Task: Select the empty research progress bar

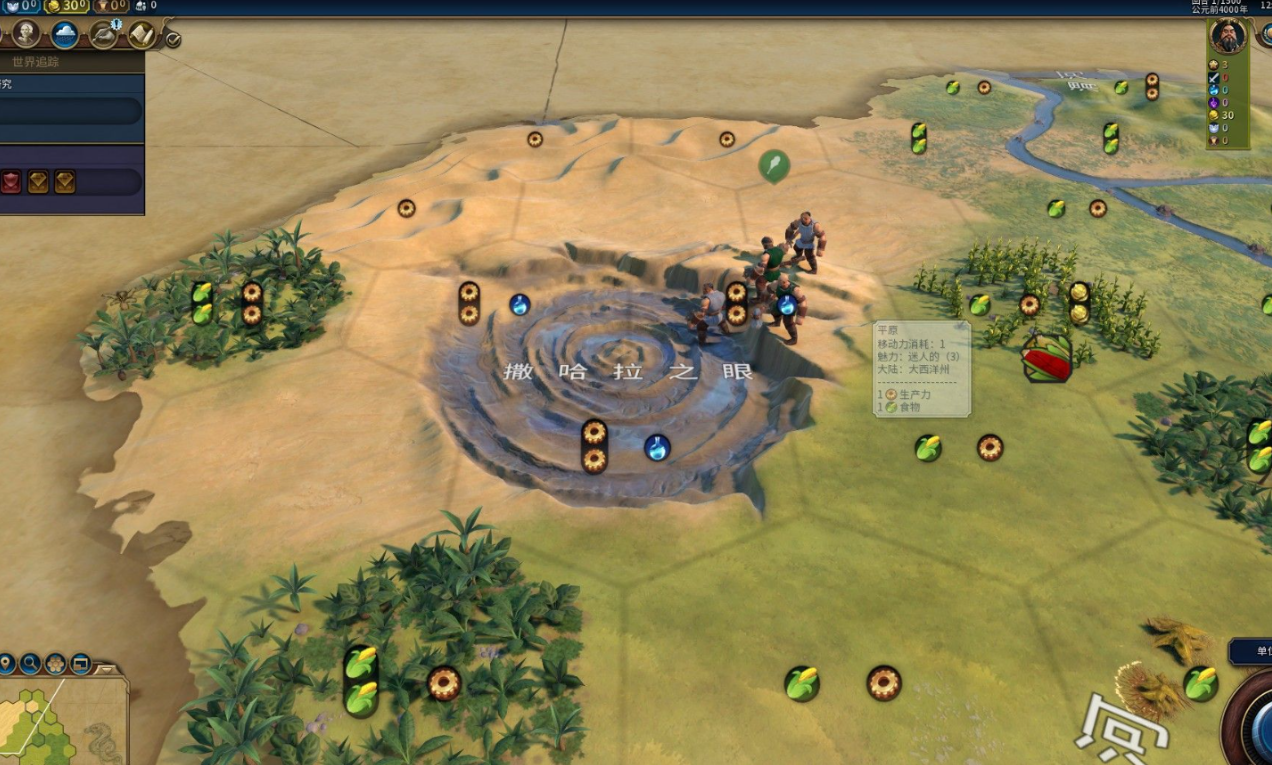Action: (70, 111)
